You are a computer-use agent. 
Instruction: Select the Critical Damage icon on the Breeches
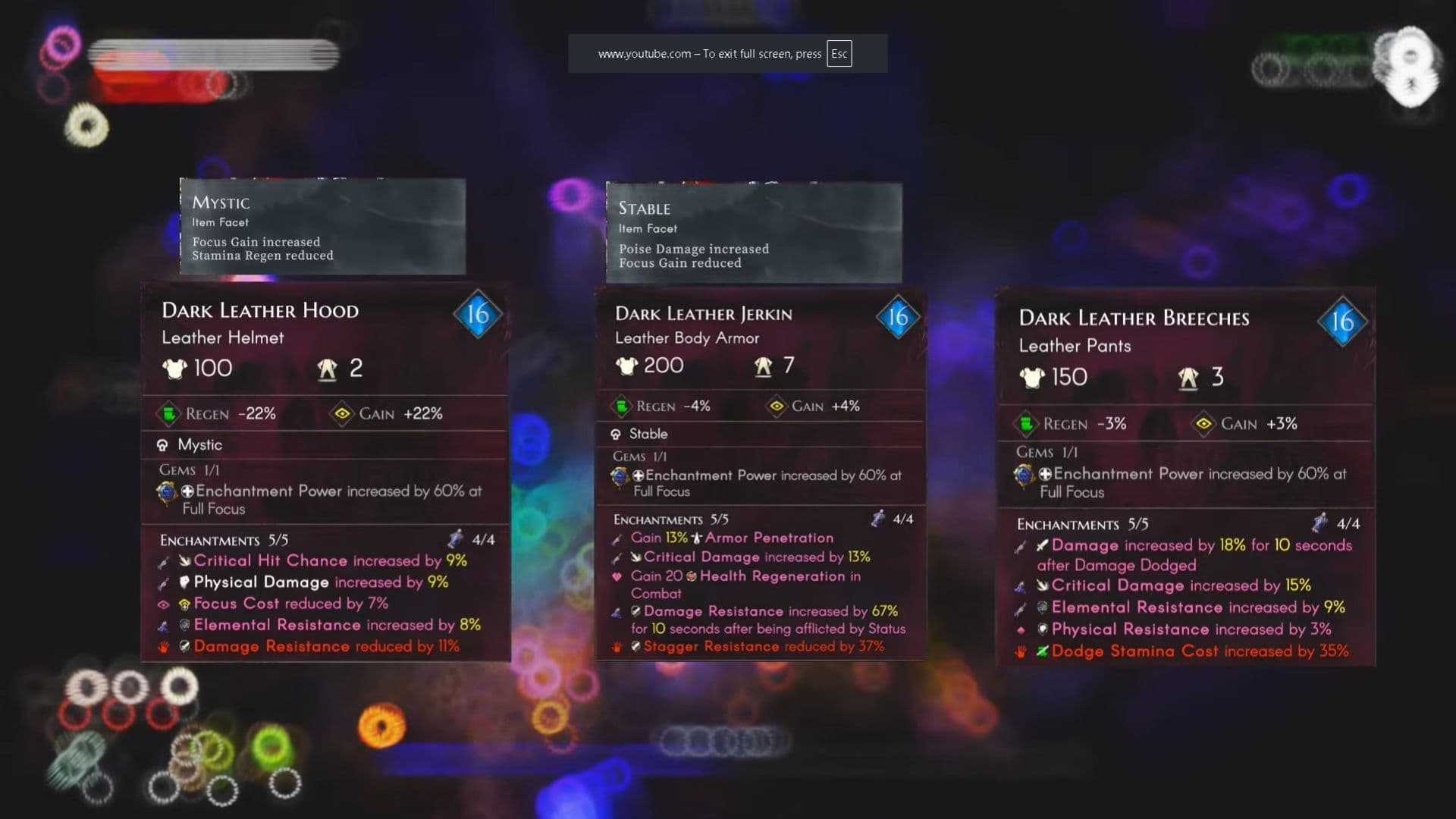click(1044, 585)
